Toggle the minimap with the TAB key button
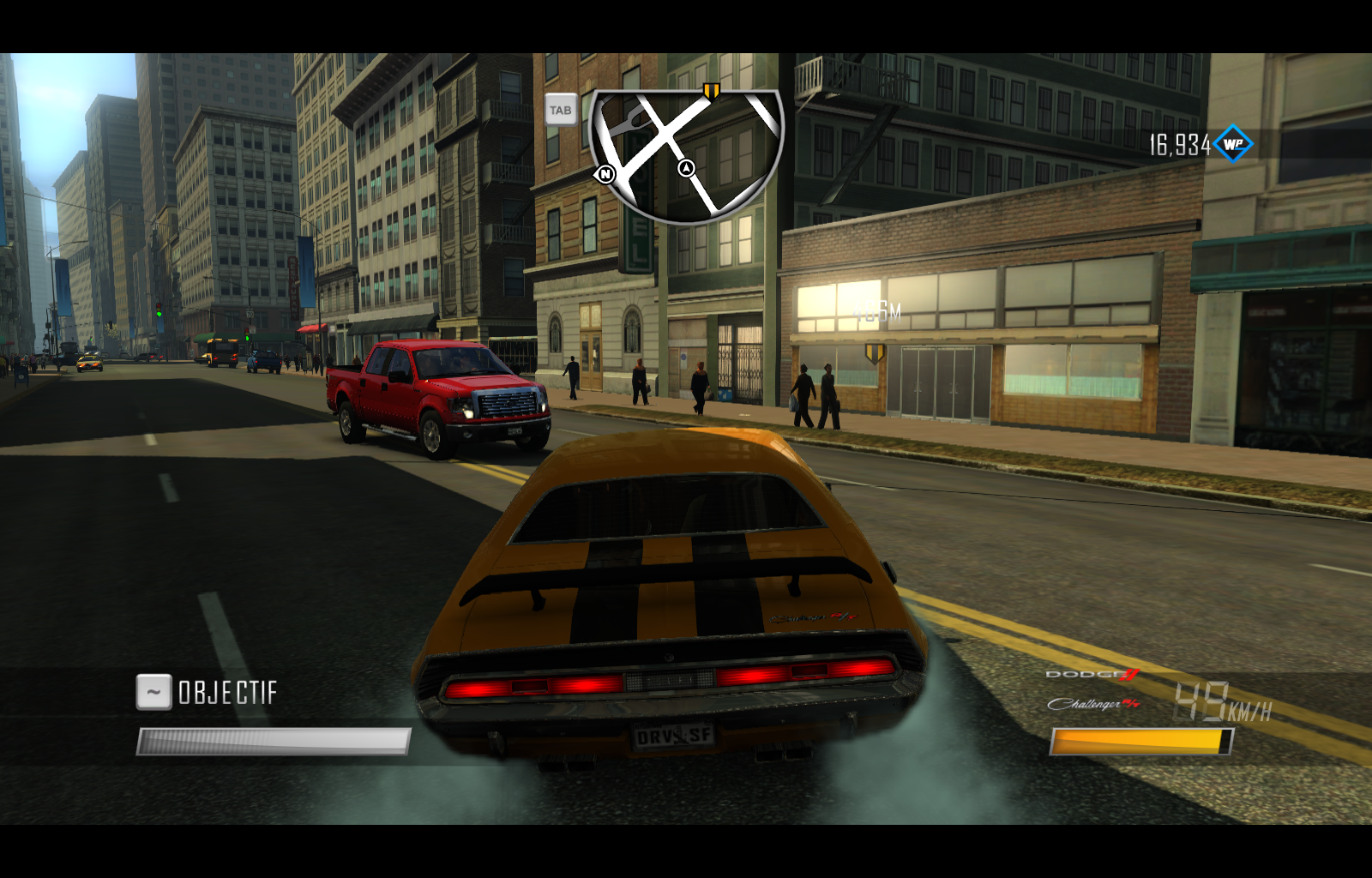 click(562, 110)
